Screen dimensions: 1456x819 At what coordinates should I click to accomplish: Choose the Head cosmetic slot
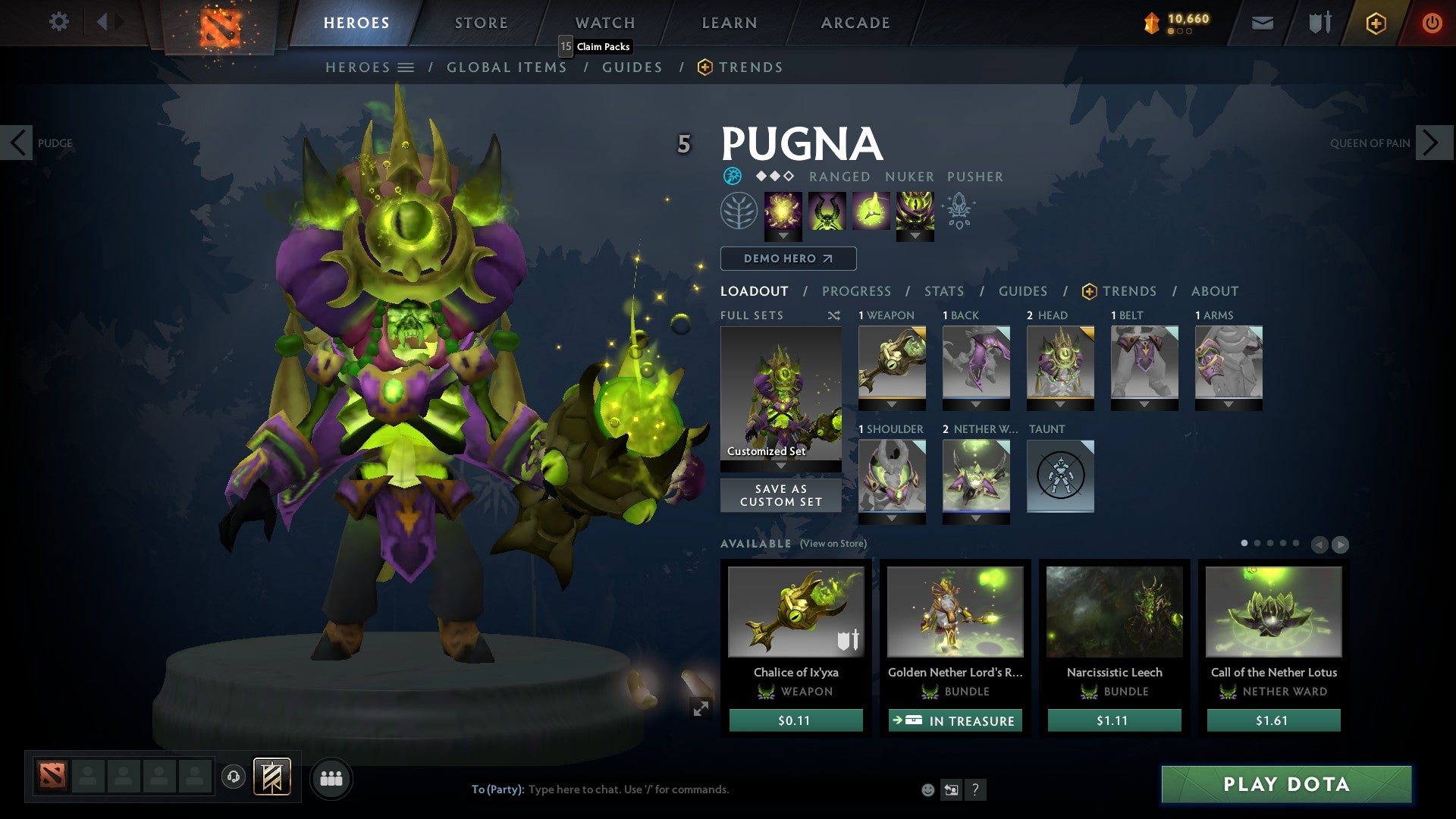click(x=1060, y=362)
